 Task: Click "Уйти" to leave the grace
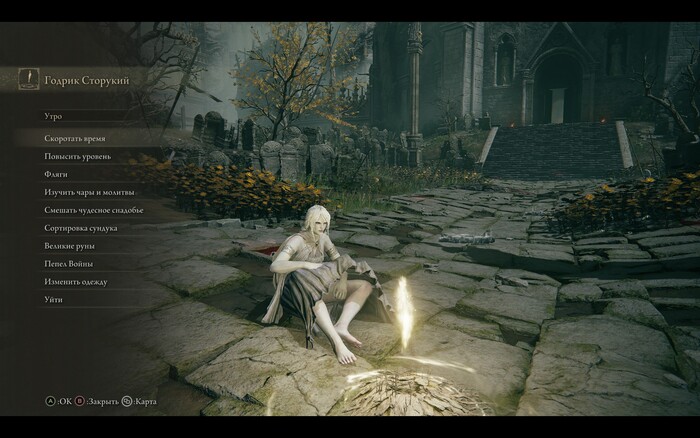pyautogui.click(x=54, y=300)
